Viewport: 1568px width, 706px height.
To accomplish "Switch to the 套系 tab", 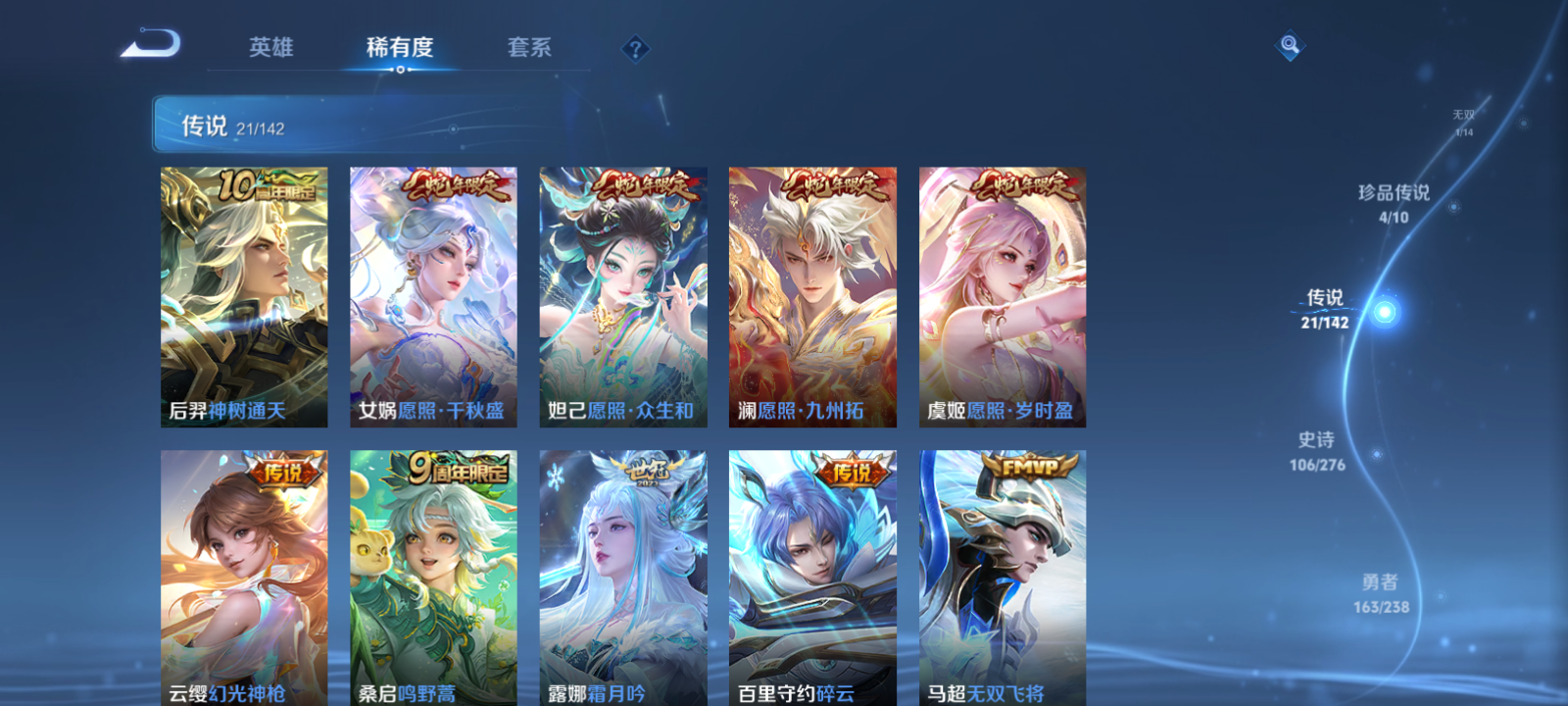I will pyautogui.click(x=529, y=46).
